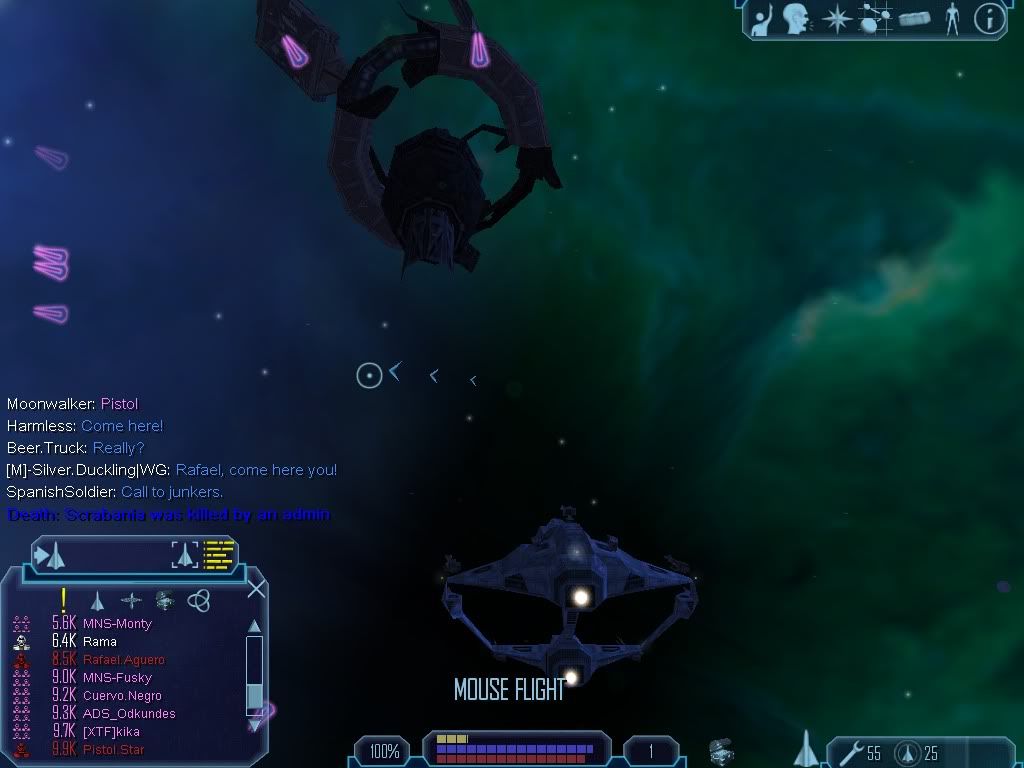Image resolution: width=1024 pixels, height=768 pixels.
Task: Close the contact list panel
Action: click(256, 588)
